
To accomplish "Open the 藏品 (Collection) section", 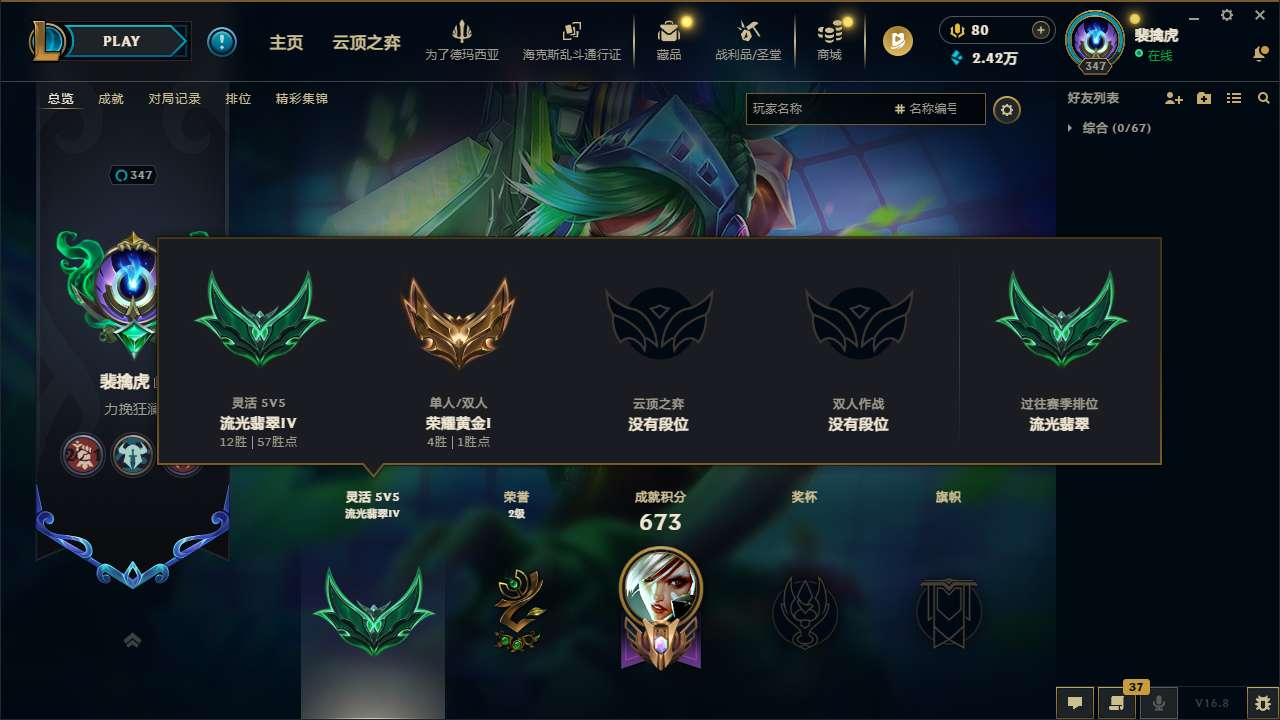I will 670,40.
